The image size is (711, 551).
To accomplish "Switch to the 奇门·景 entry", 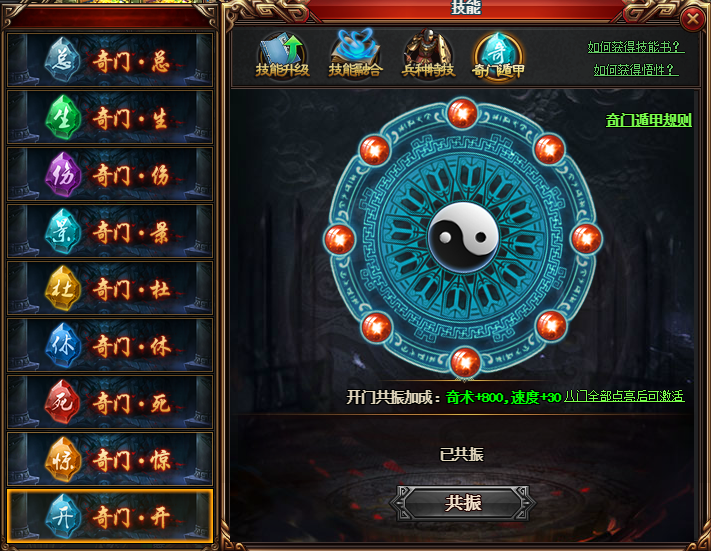I will [110, 232].
